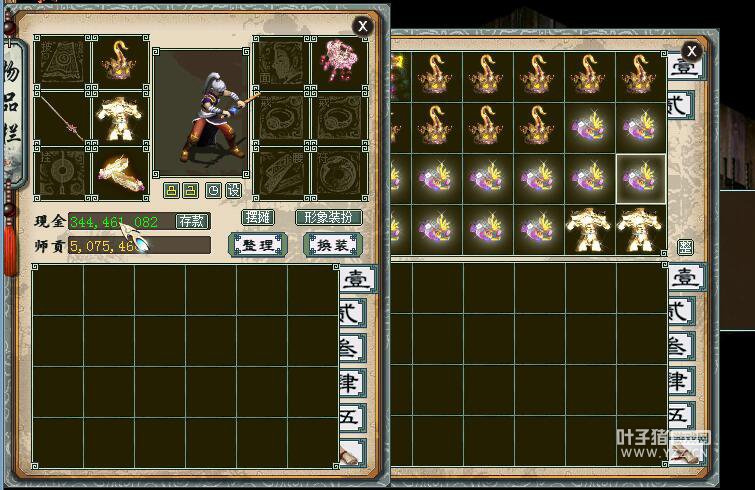This screenshot has height=490, width=755.
Task: Click the 存款 deposit button
Action: tap(191, 221)
